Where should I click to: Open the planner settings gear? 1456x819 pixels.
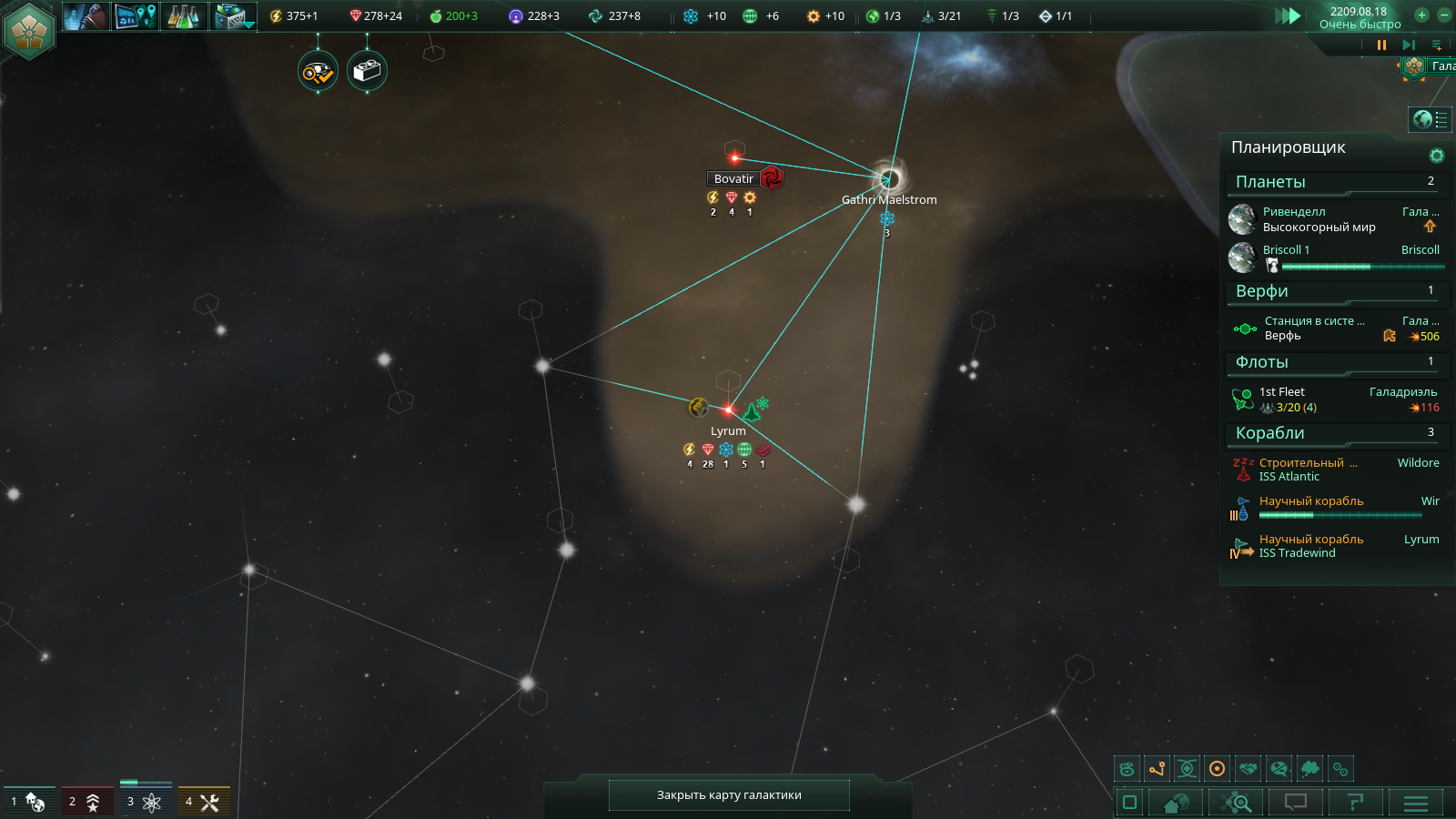click(1436, 156)
